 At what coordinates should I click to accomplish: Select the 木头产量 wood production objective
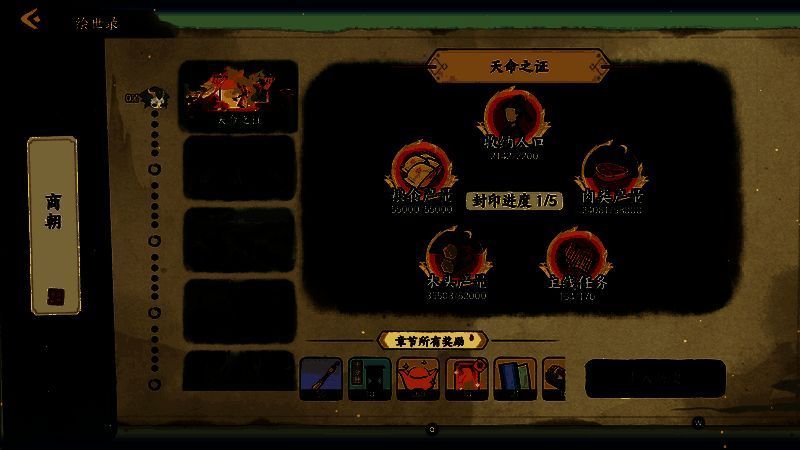(456, 261)
